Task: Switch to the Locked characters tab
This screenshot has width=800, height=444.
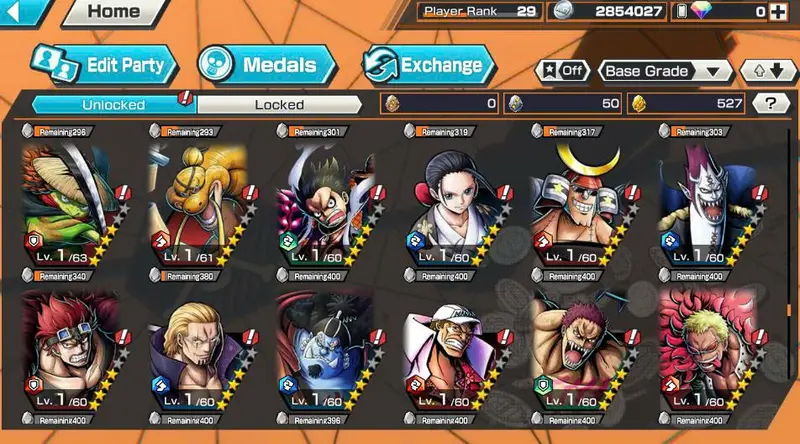Action: pos(279,104)
